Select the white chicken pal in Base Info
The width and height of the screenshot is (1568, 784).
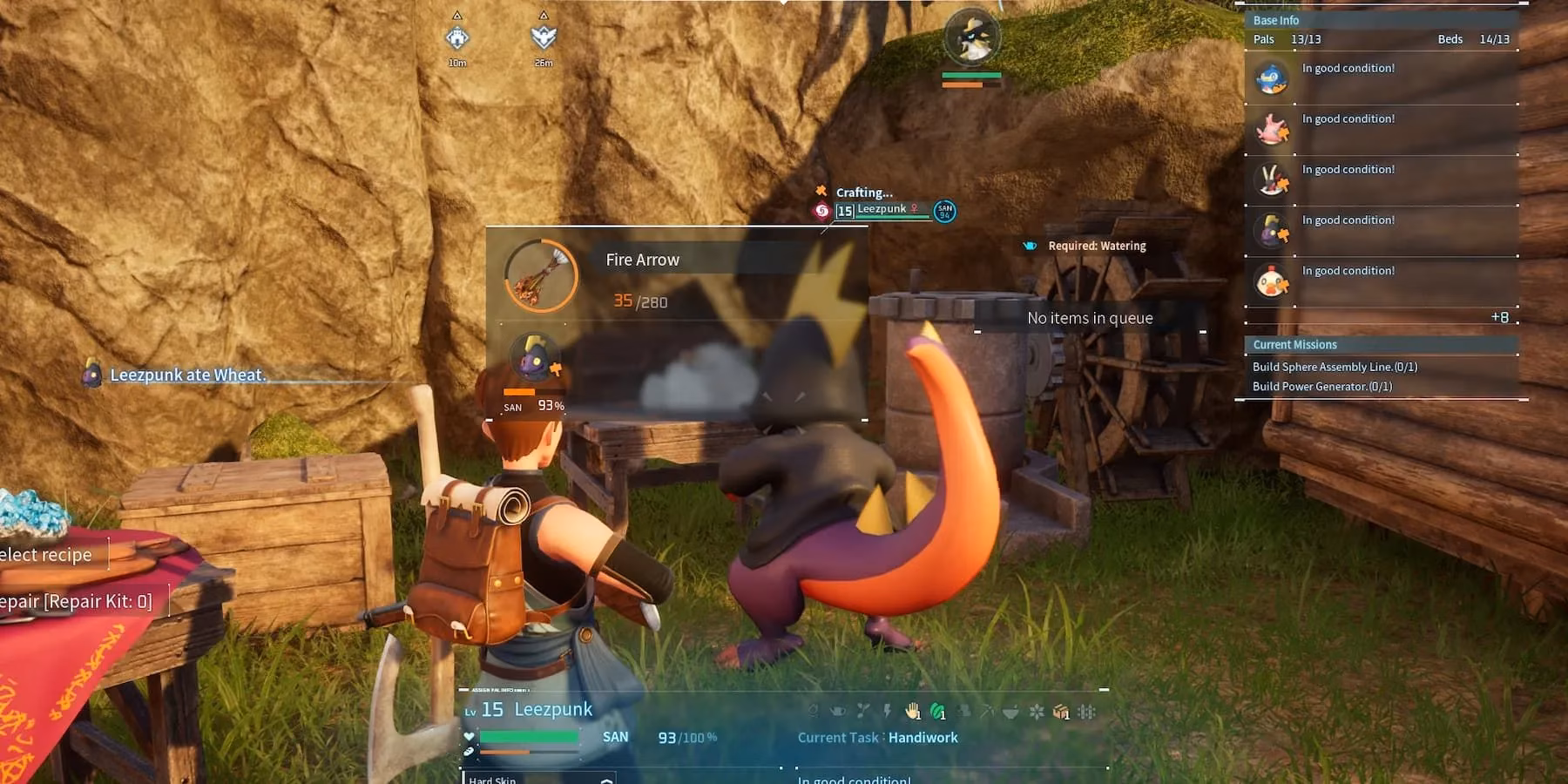(1271, 281)
